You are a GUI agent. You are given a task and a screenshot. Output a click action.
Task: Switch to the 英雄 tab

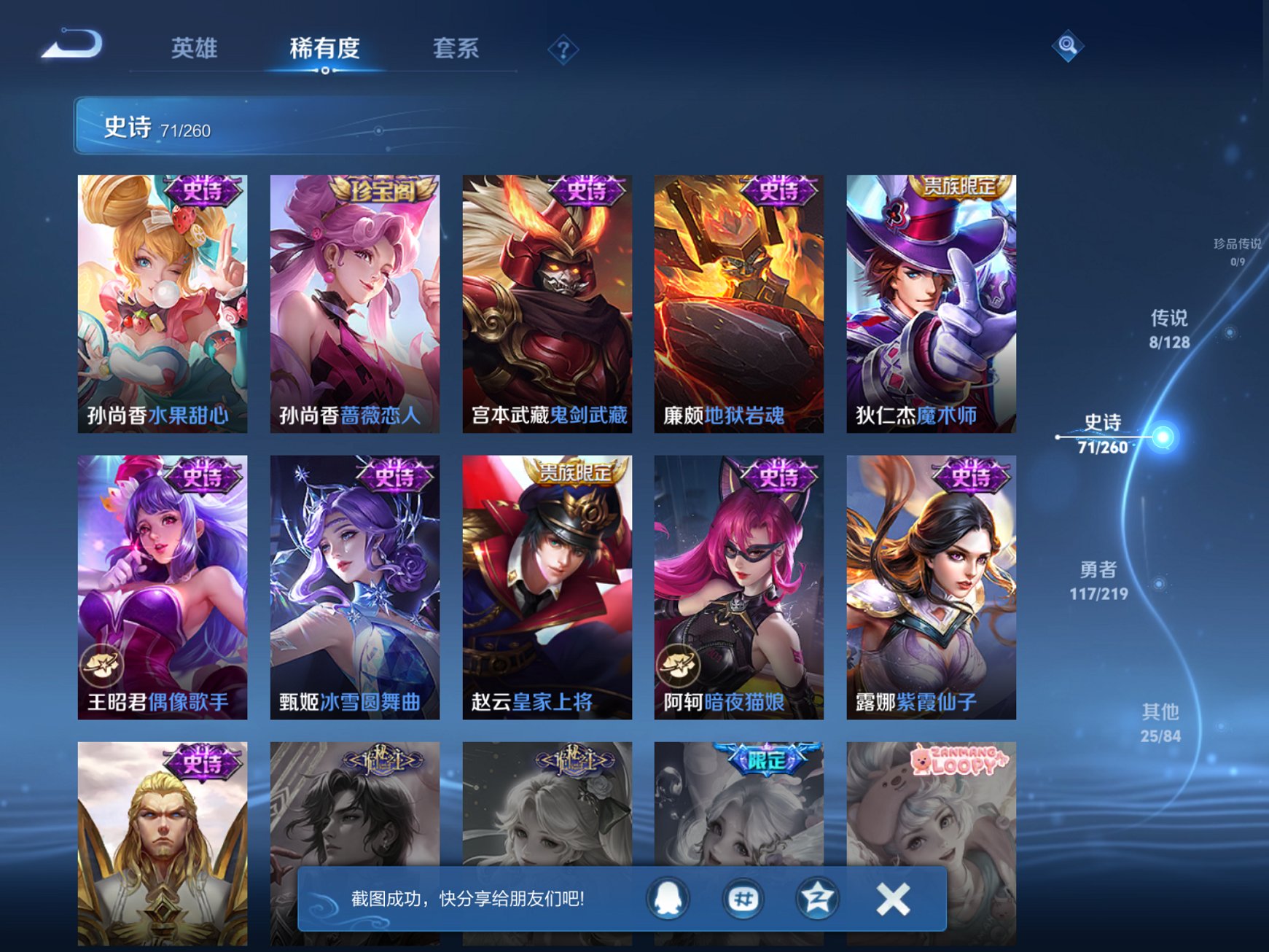pos(194,46)
